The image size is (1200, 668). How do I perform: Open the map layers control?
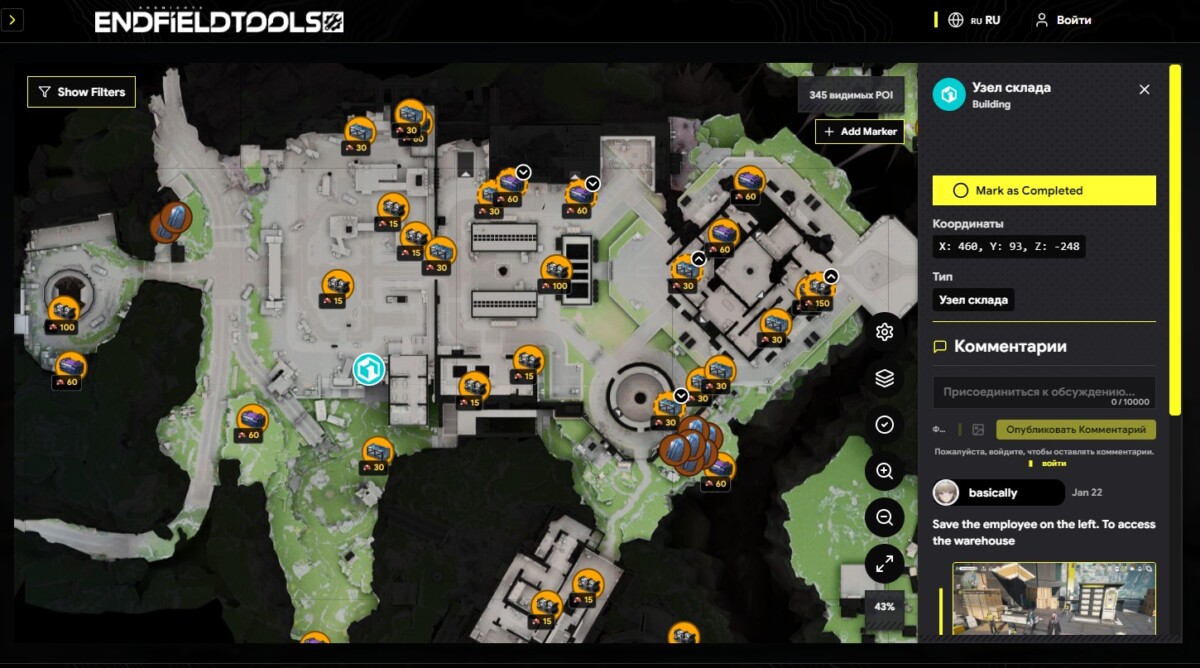(884, 378)
